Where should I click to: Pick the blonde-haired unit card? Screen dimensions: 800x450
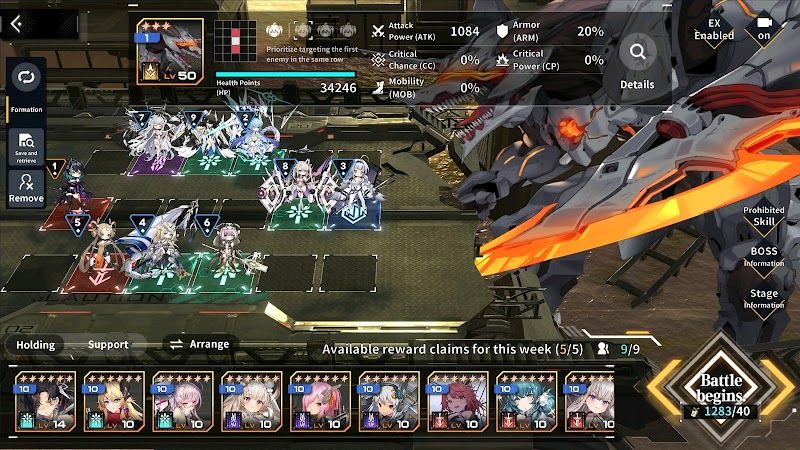click(x=113, y=402)
